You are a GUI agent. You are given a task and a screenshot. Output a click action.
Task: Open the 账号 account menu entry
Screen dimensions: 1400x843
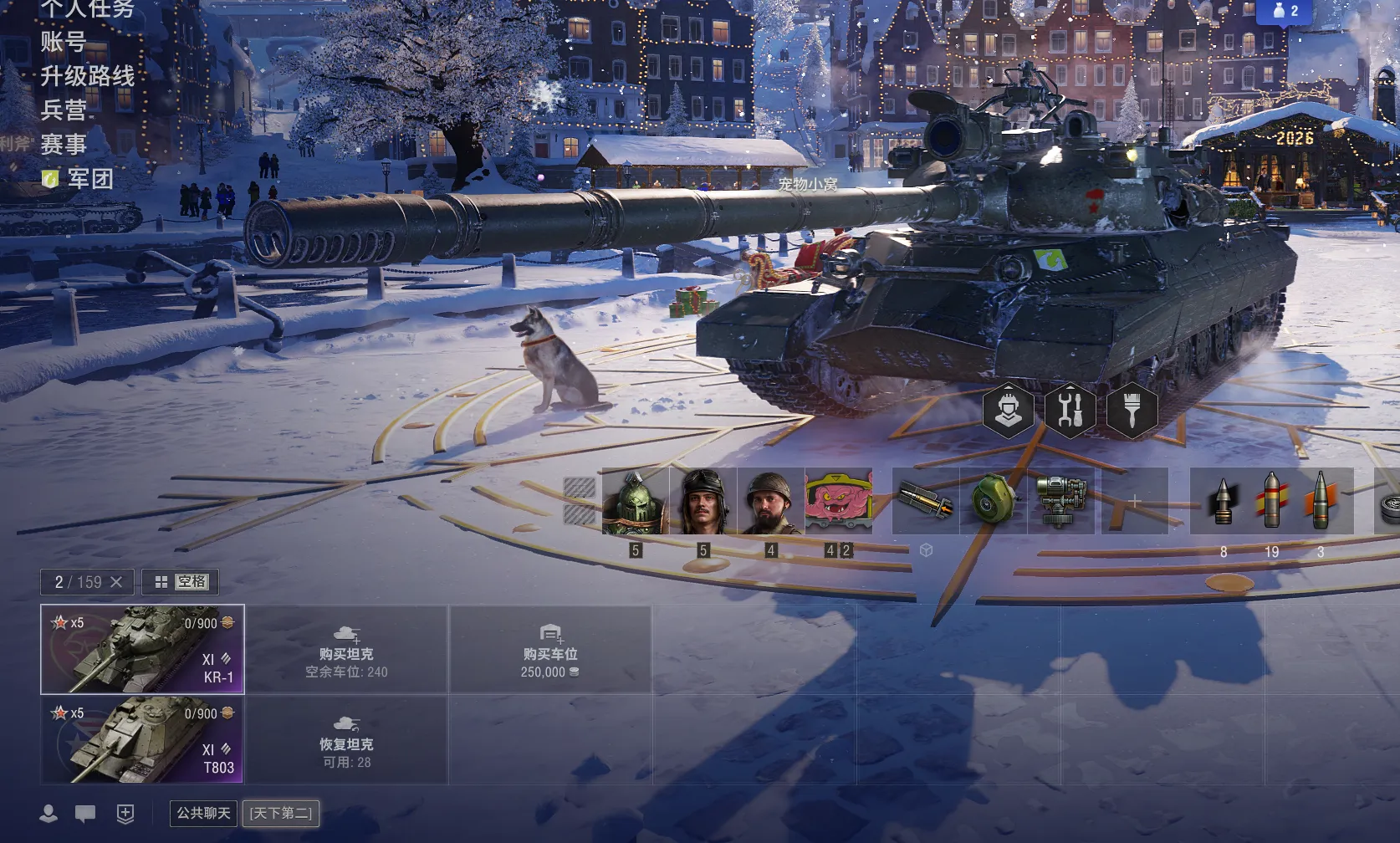64,42
